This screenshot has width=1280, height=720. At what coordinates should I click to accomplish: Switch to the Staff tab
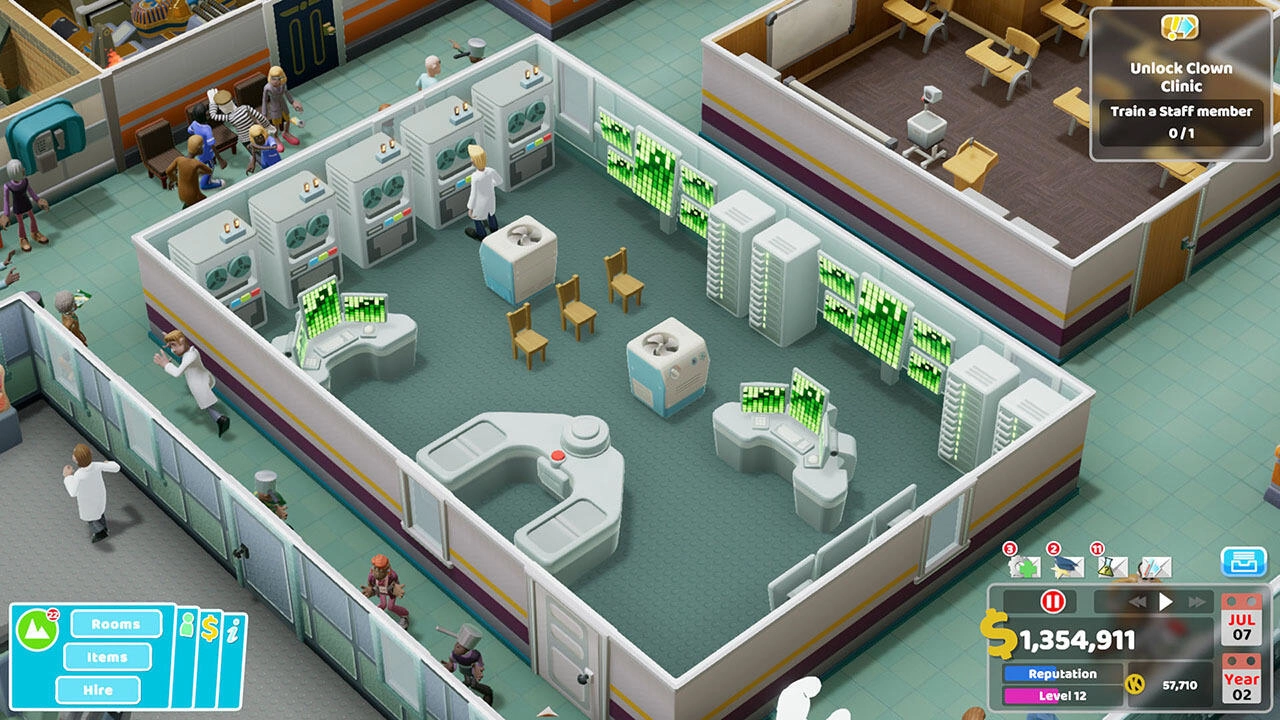pyautogui.click(x=187, y=627)
